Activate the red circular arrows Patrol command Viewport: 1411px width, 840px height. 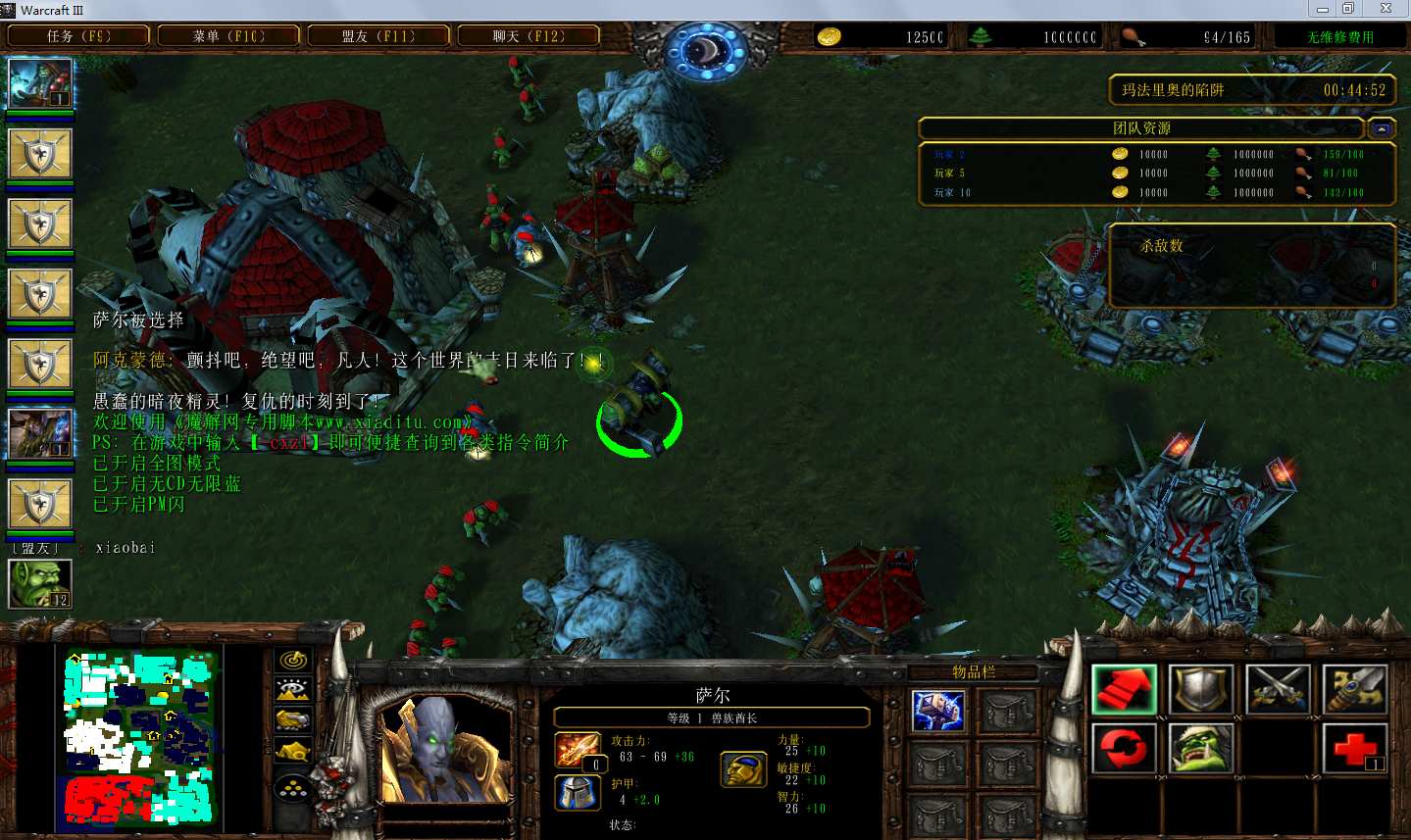[x=1124, y=750]
